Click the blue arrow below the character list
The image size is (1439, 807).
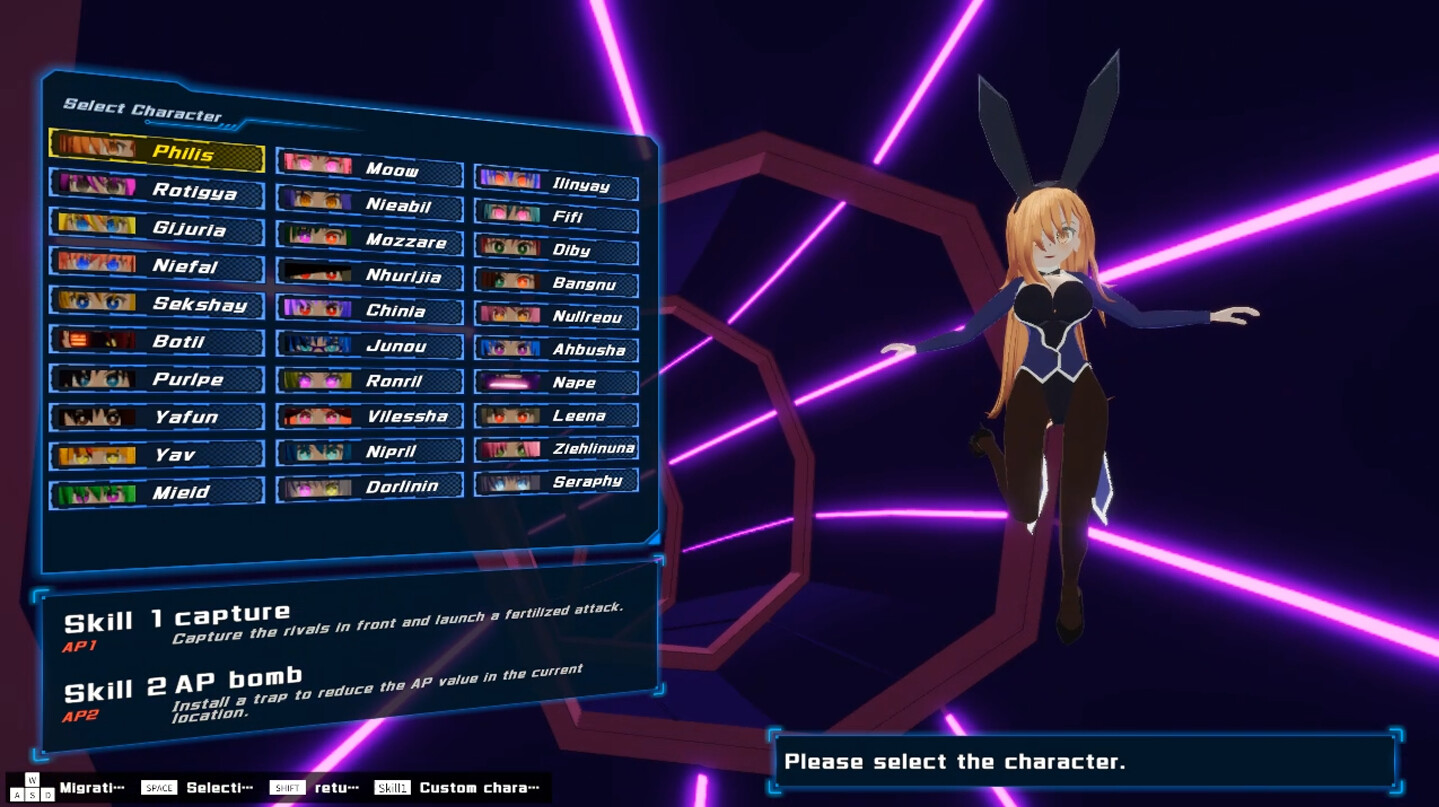657,541
